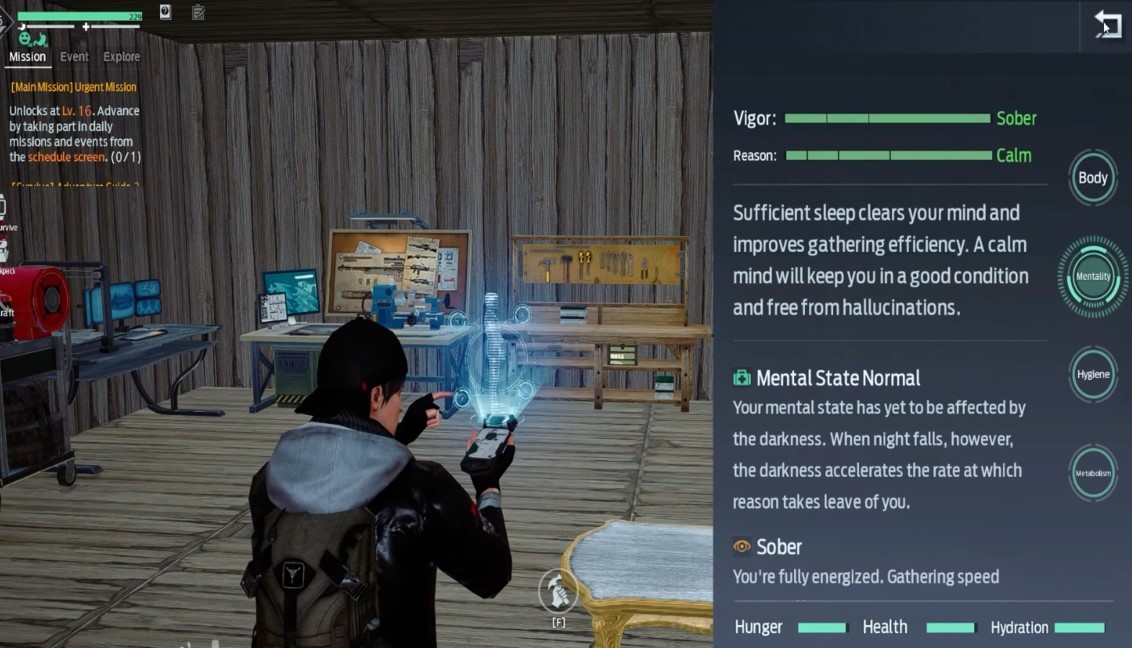Open the Backpack inventory icon
Image resolution: width=1132 pixels, height=648 pixels.
pos(4,252)
